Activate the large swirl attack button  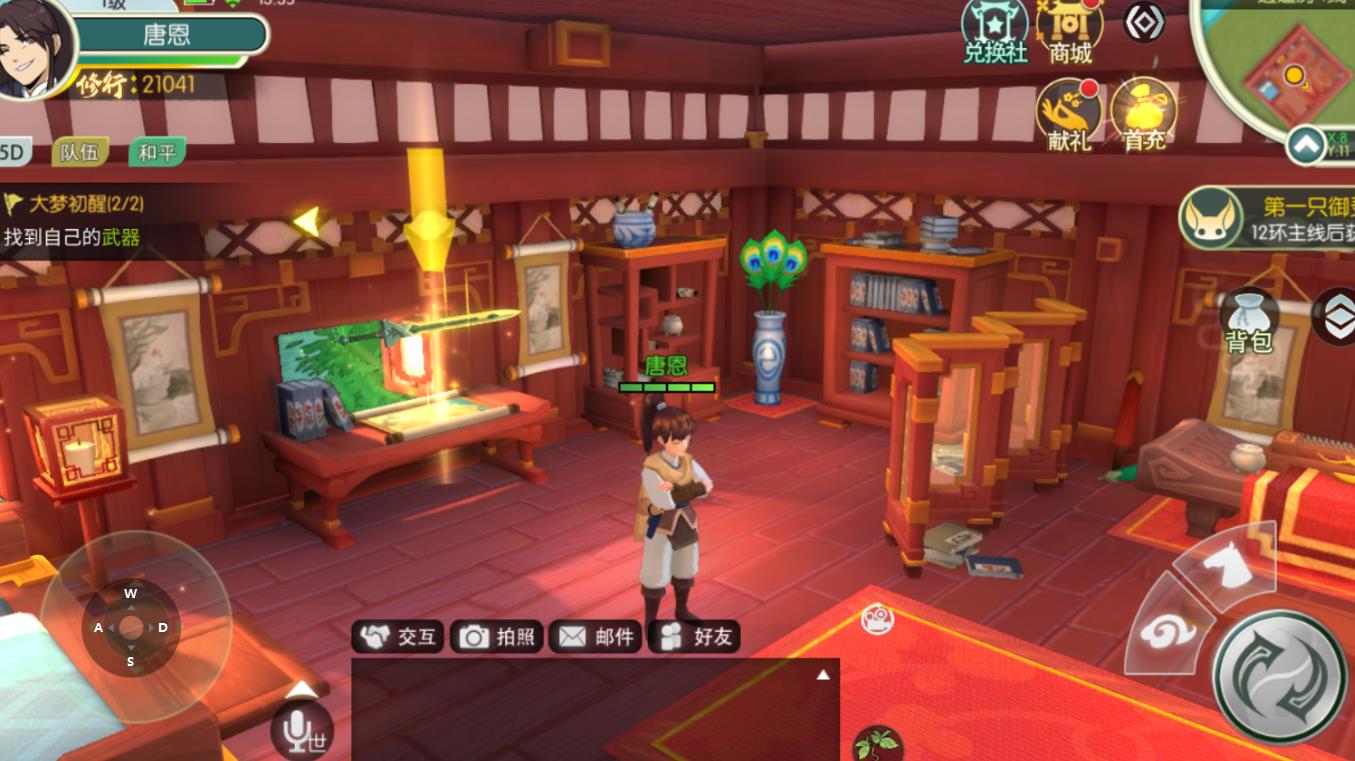[1279, 675]
